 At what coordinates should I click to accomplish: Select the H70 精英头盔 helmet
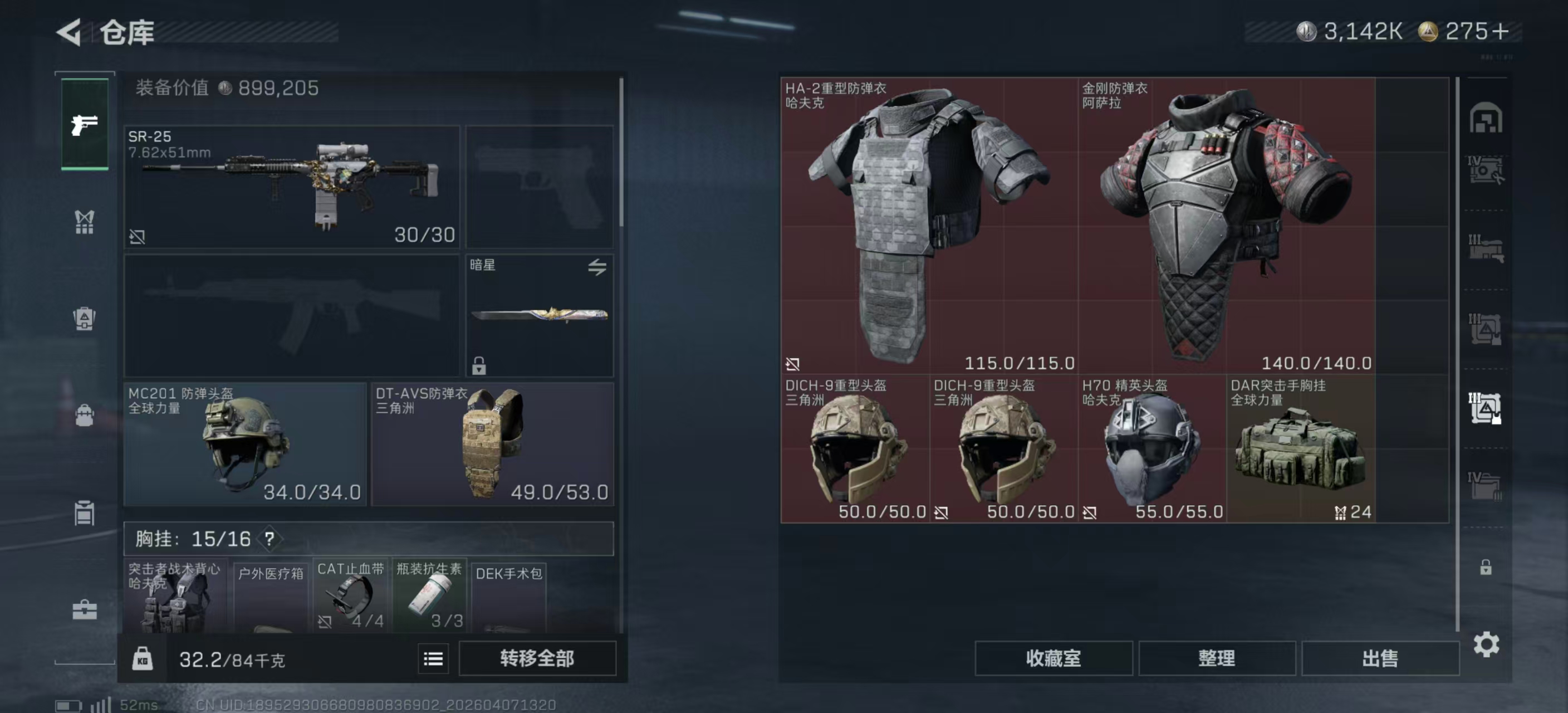[x=1151, y=449]
